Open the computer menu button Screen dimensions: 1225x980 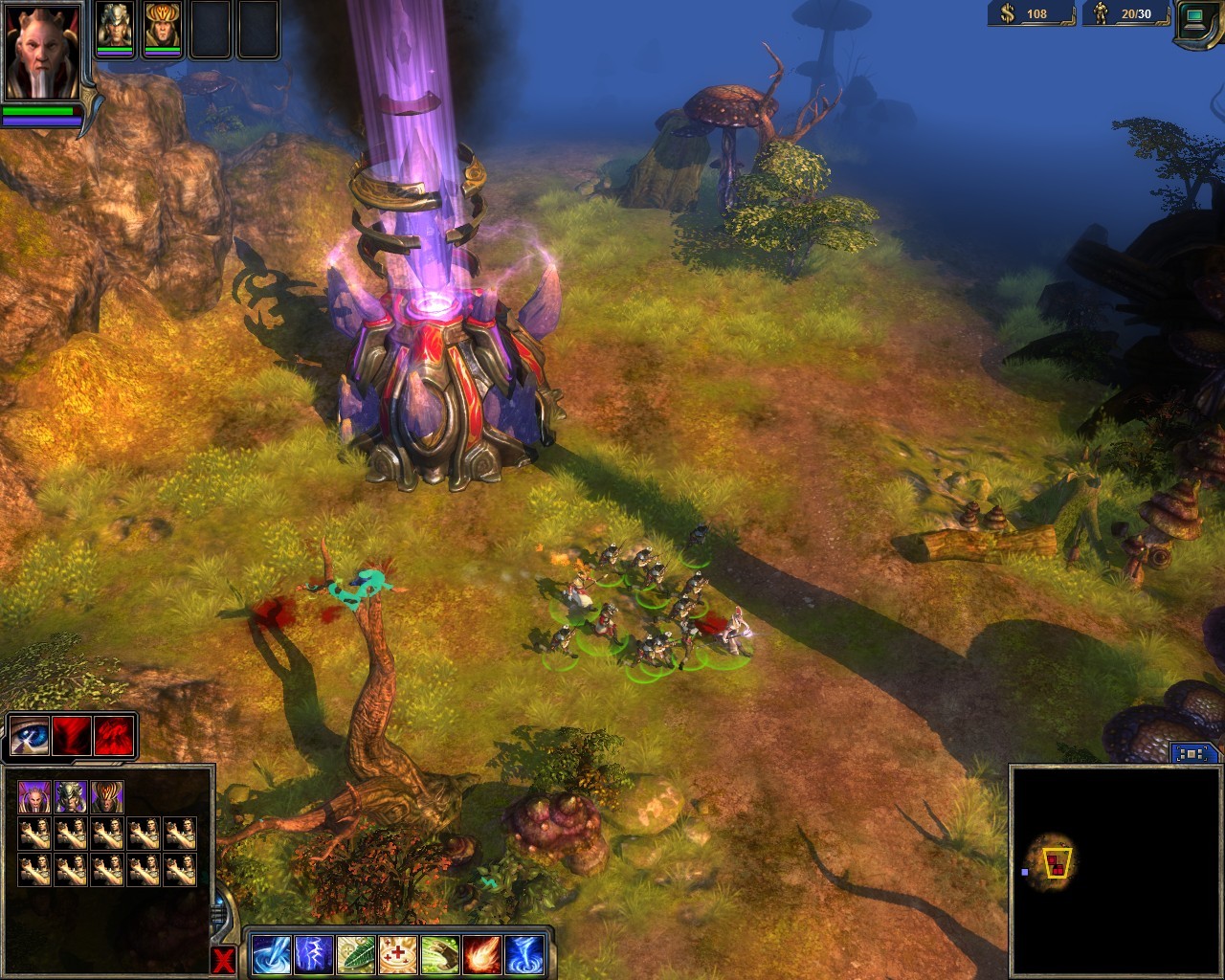(x=1198, y=20)
